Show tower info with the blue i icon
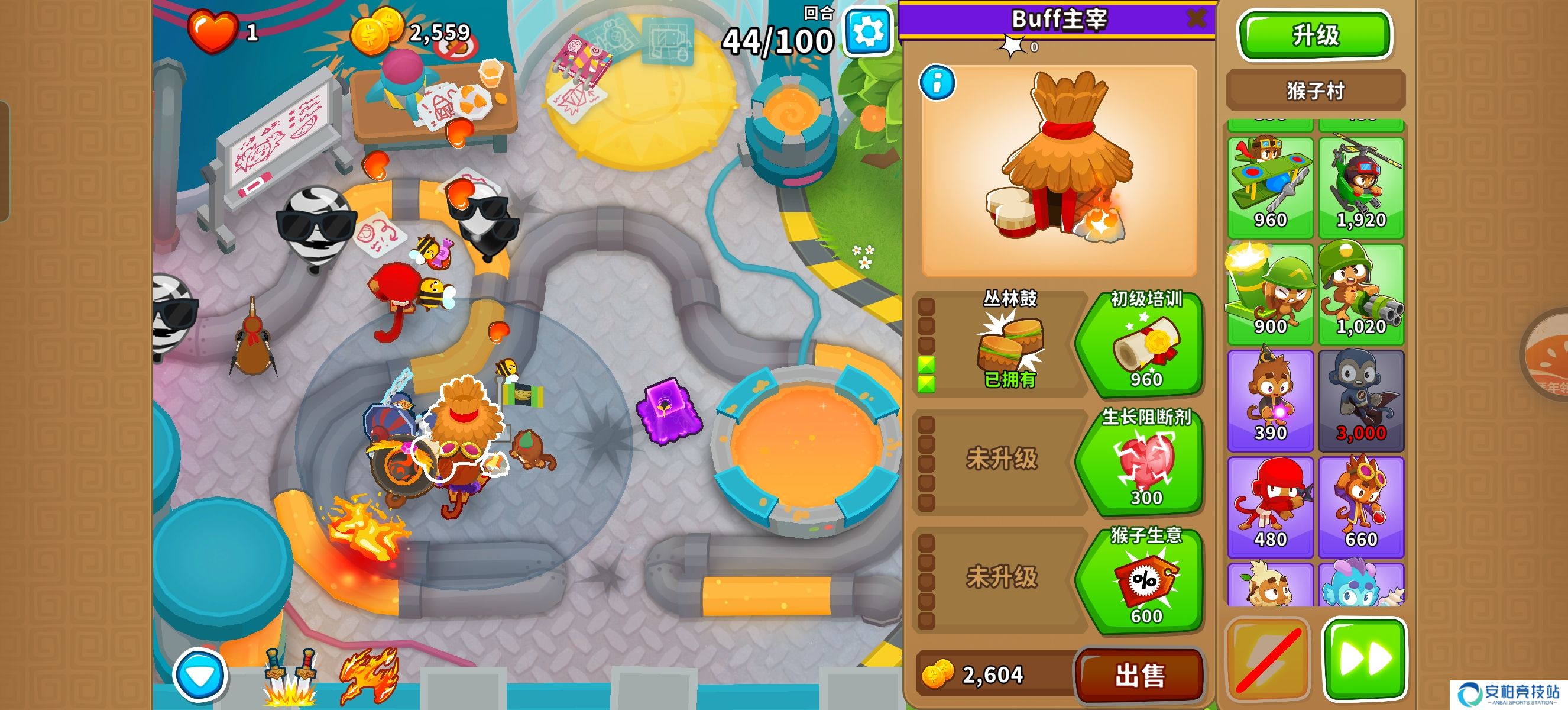The width and height of the screenshot is (1568, 710). pyautogui.click(x=937, y=82)
